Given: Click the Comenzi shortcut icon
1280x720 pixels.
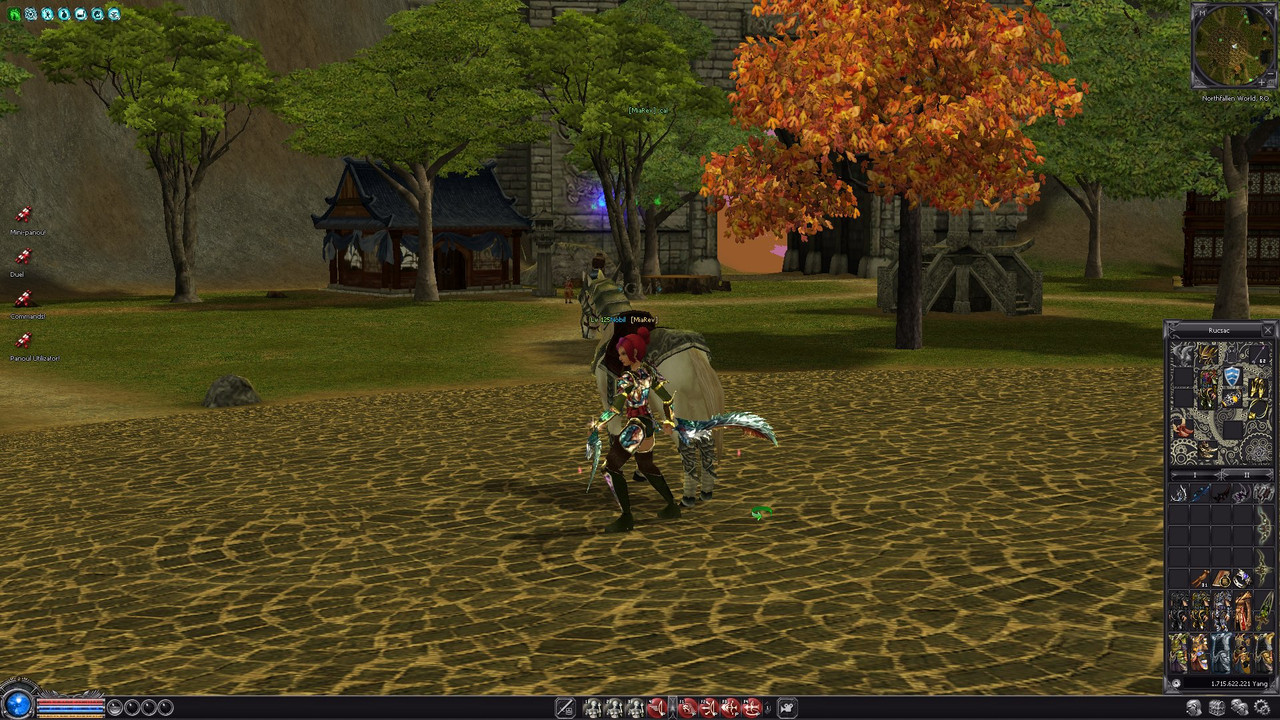Looking at the screenshot, I should click(23, 299).
